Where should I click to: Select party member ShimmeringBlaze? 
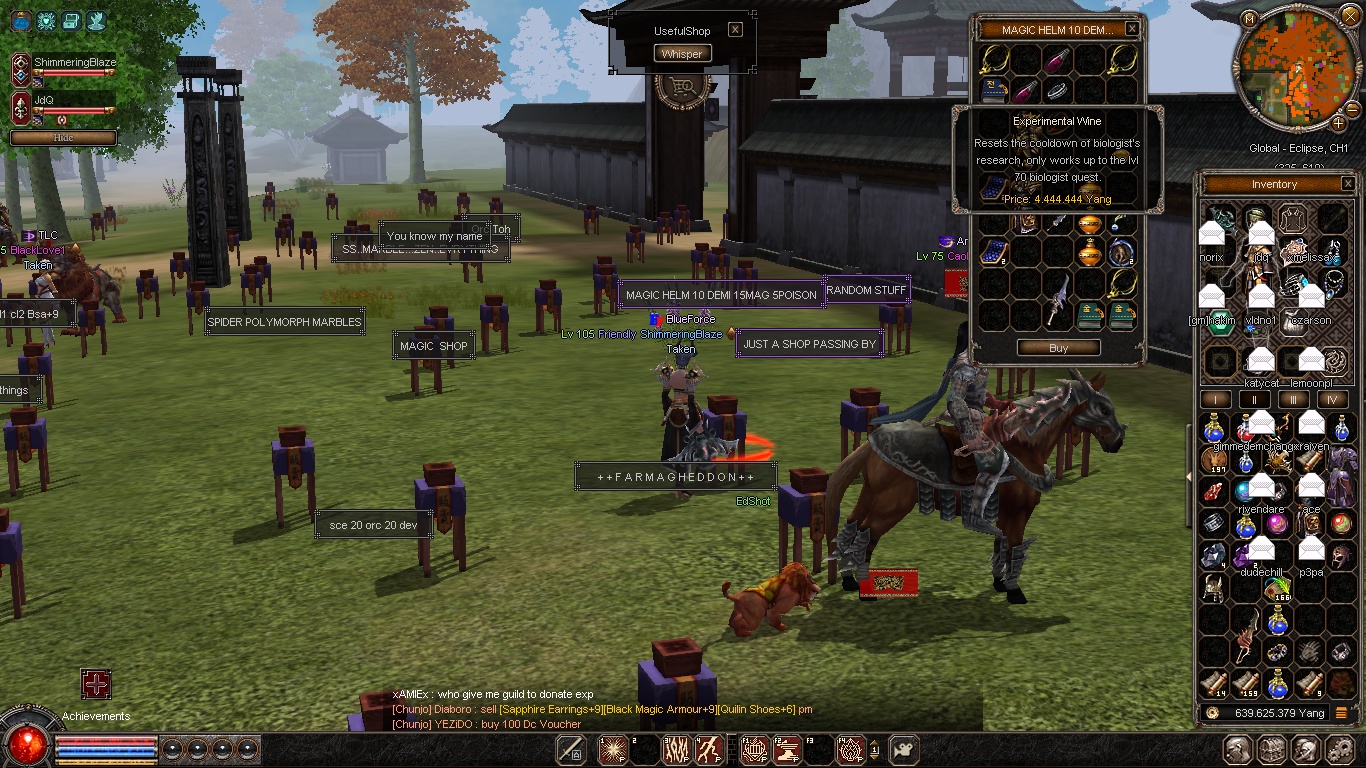74,63
